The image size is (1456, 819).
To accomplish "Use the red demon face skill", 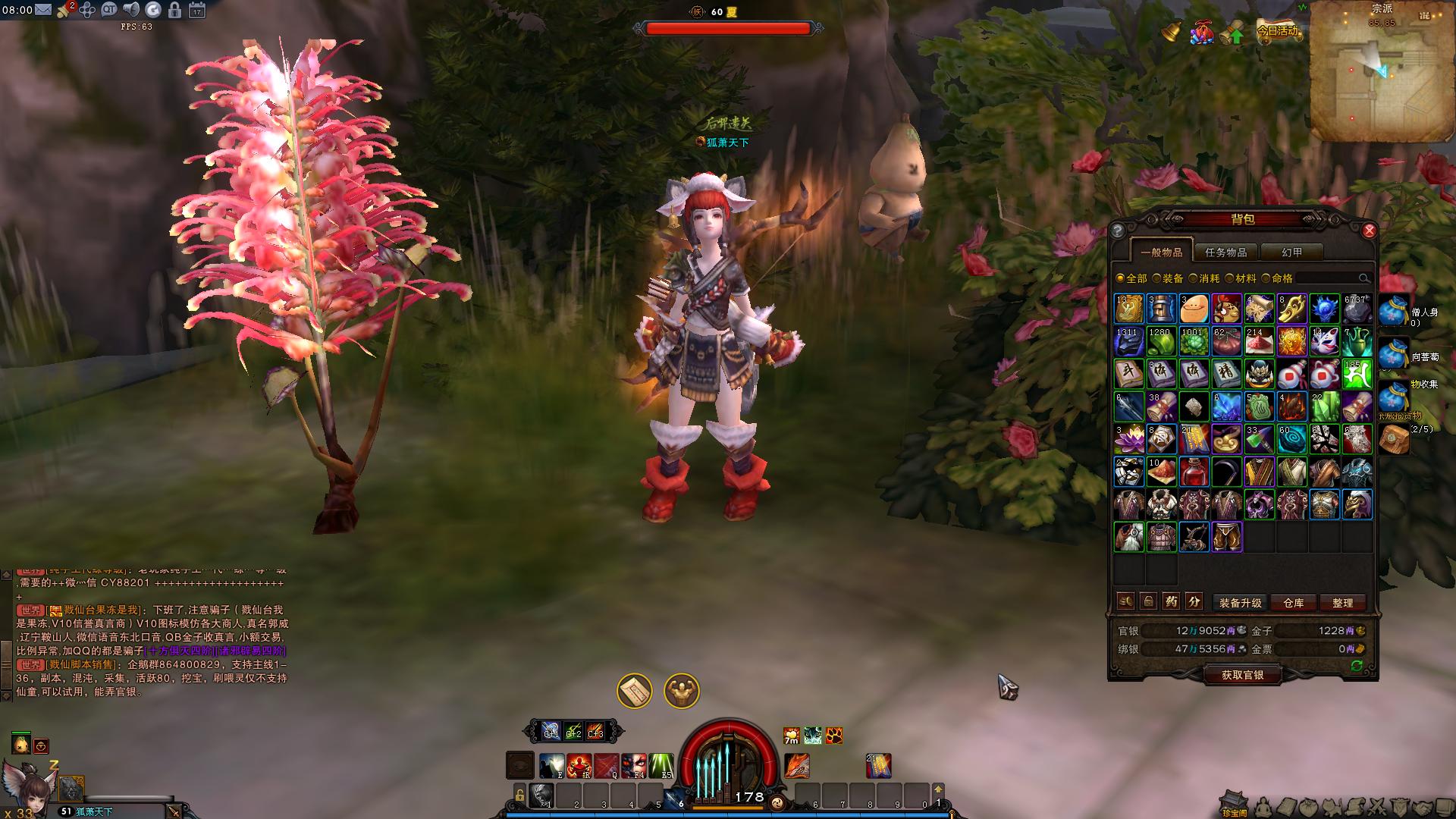I will pyautogui.click(x=633, y=766).
